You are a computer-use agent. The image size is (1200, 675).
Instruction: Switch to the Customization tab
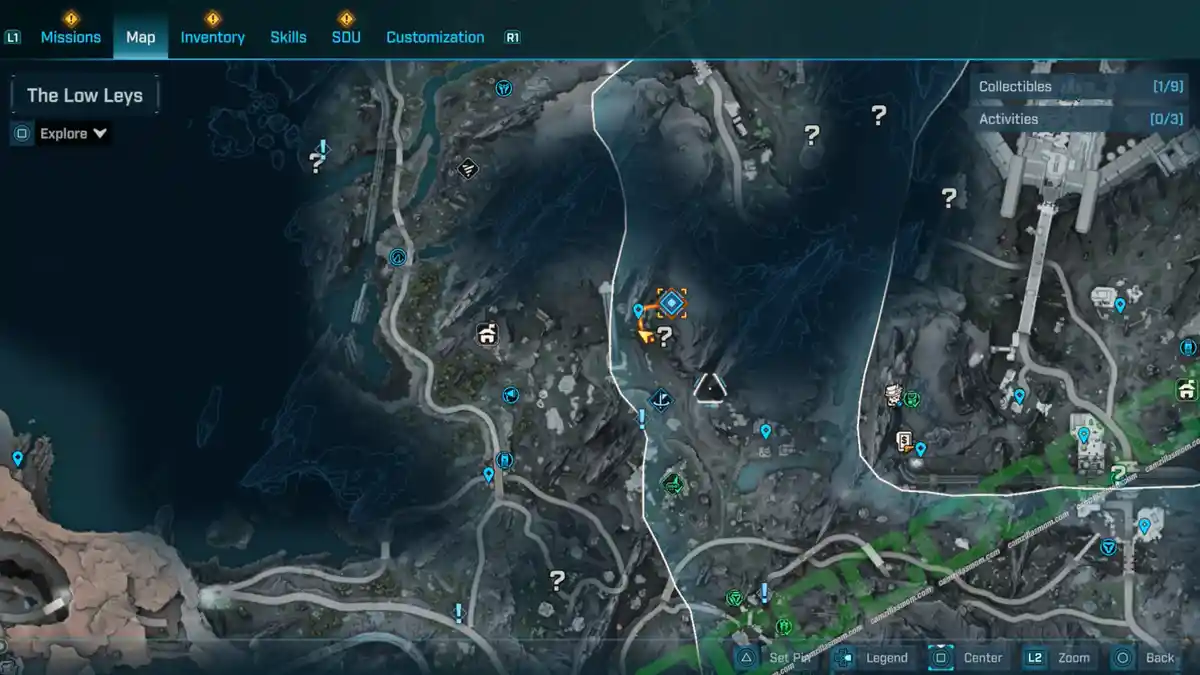point(435,37)
